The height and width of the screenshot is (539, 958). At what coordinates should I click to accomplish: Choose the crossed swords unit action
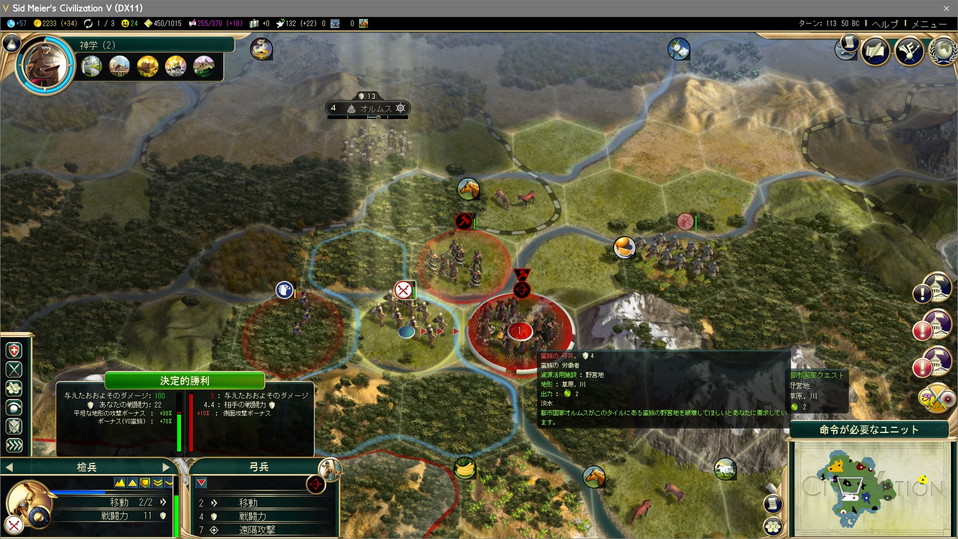pos(14,369)
